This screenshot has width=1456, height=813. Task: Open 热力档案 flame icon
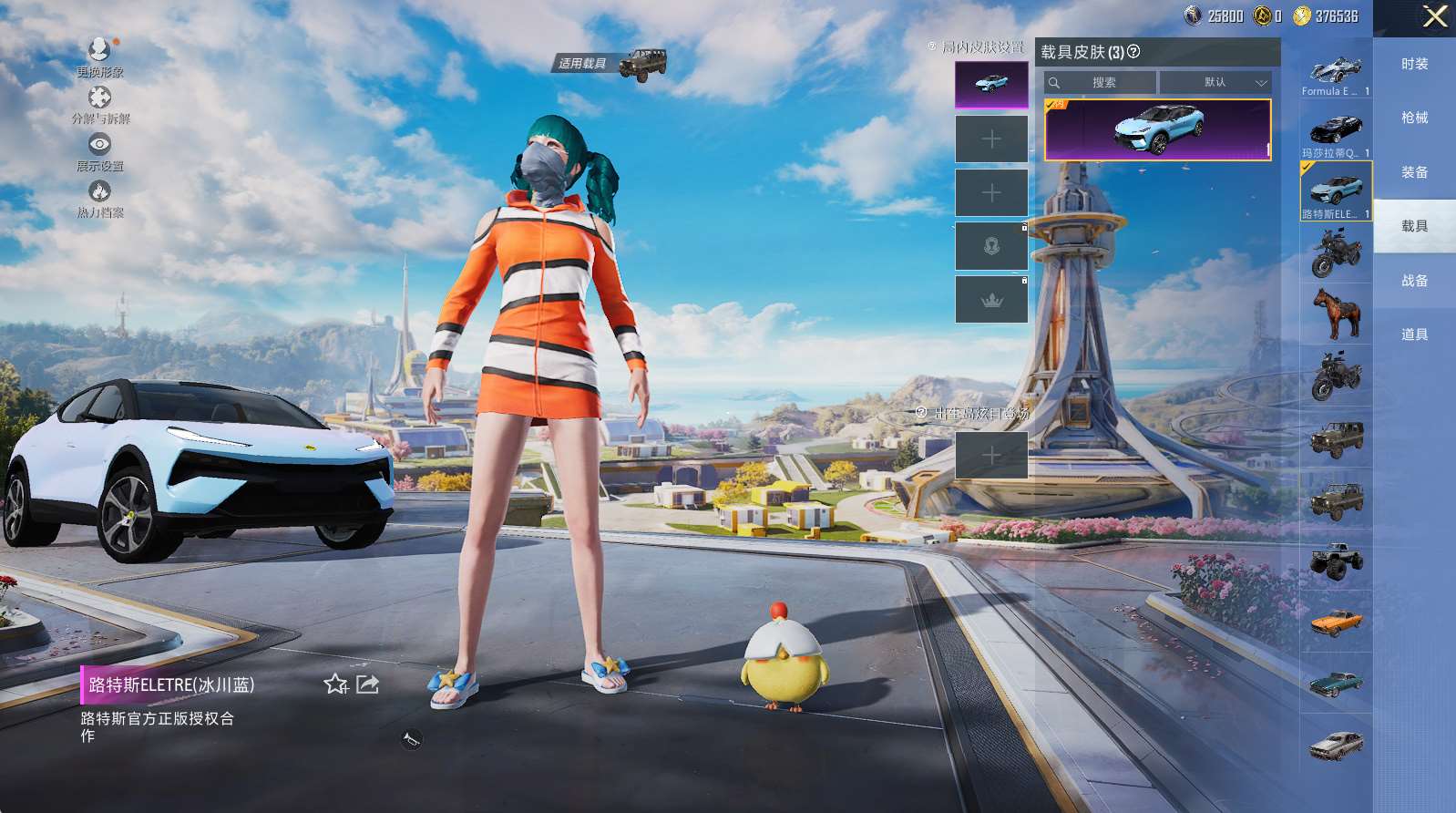coord(99,190)
